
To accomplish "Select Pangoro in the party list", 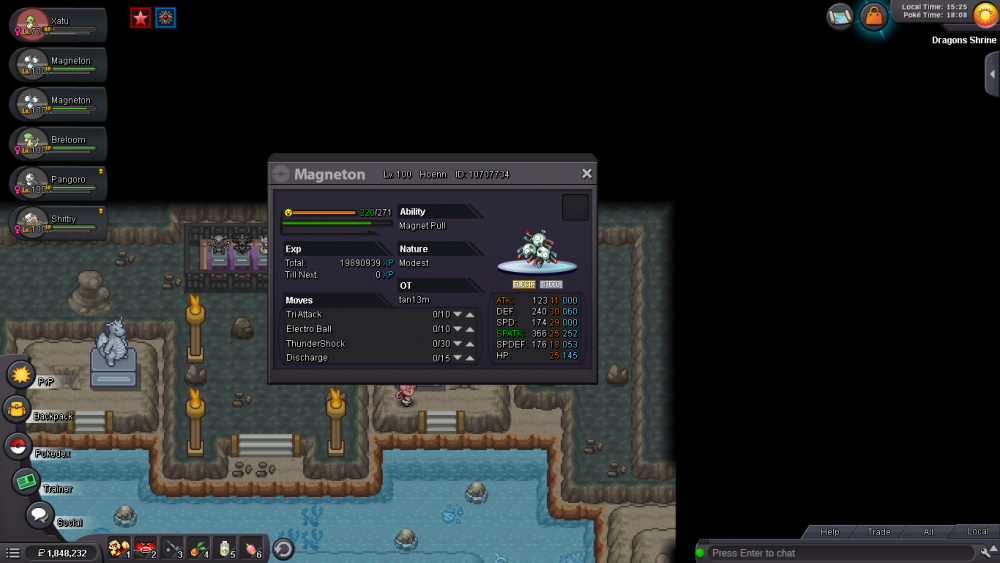I will tap(58, 183).
